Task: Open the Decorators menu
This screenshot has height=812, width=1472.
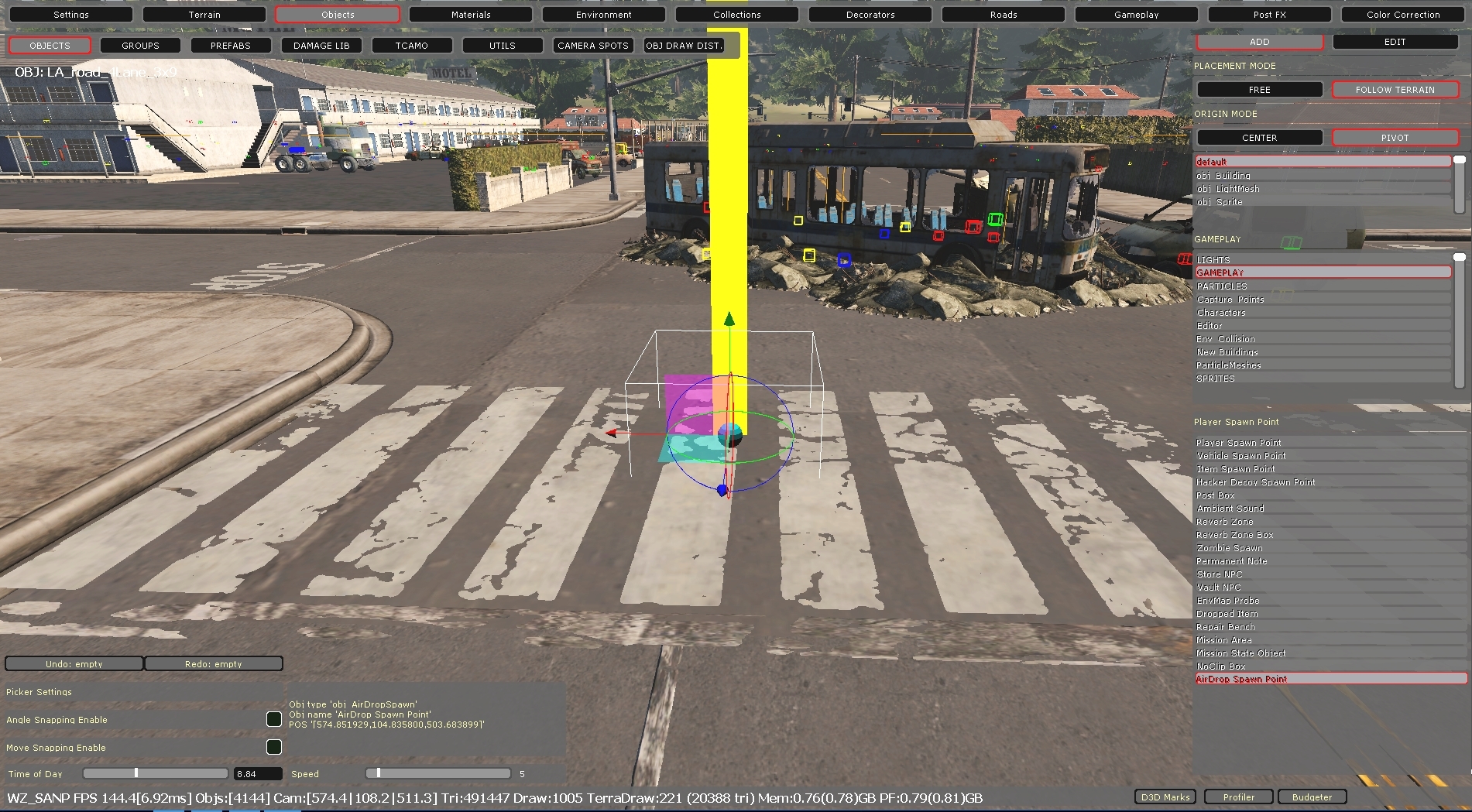Action: tap(870, 14)
